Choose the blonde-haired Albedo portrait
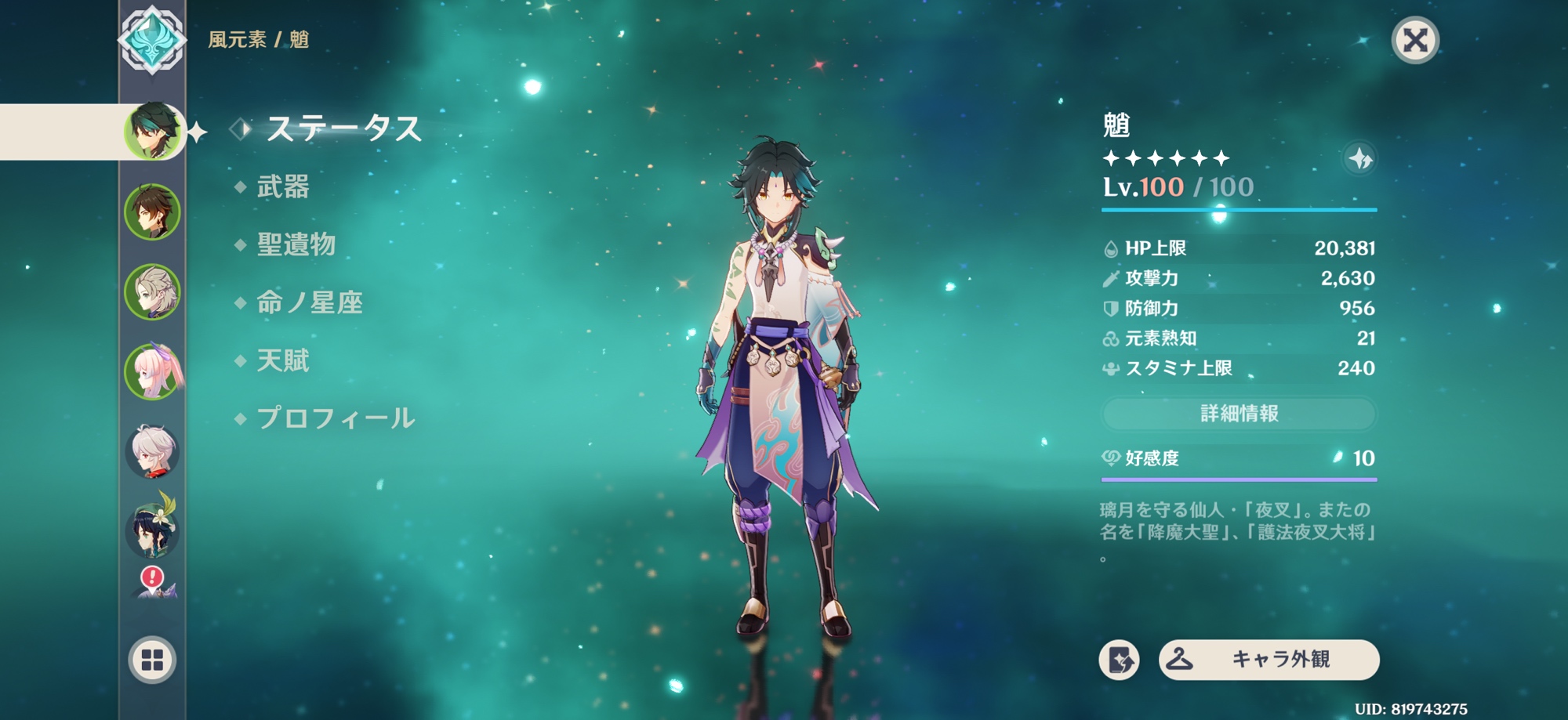 [152, 292]
